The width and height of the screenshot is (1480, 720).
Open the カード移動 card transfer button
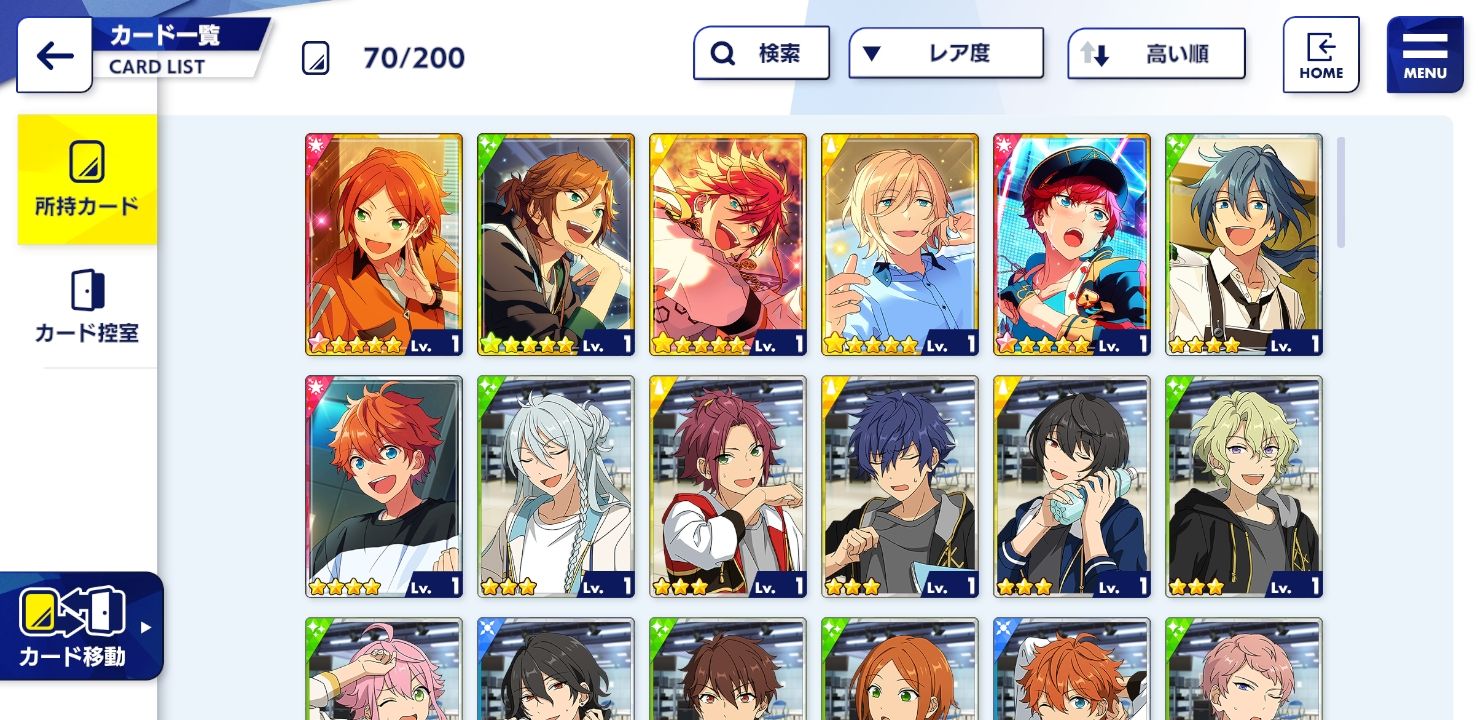[80, 626]
